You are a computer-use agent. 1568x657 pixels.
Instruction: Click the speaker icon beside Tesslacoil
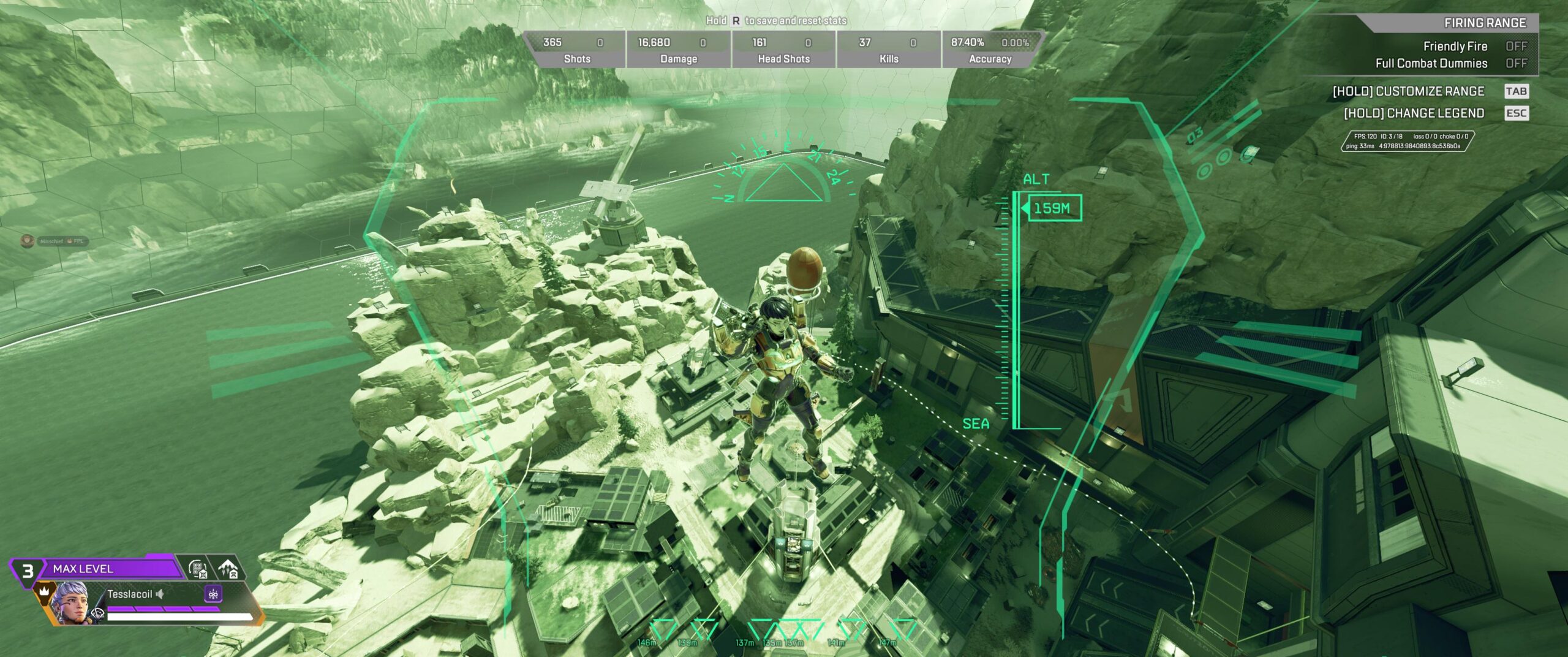tap(160, 594)
